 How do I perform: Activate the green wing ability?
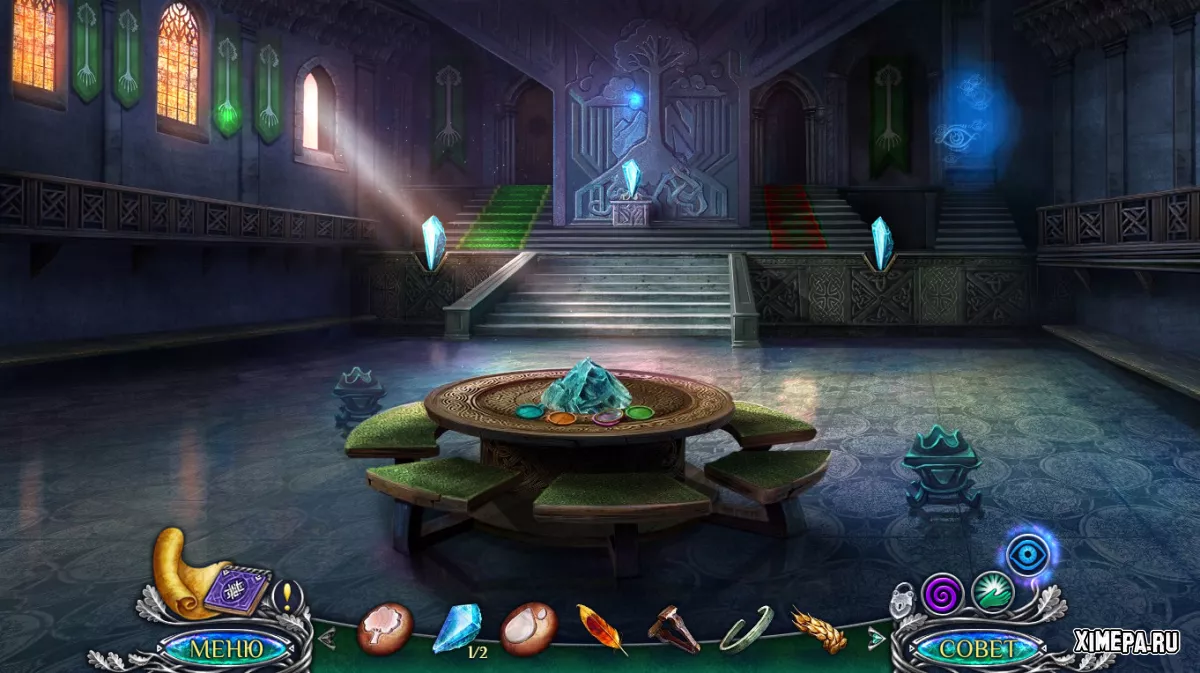click(993, 591)
